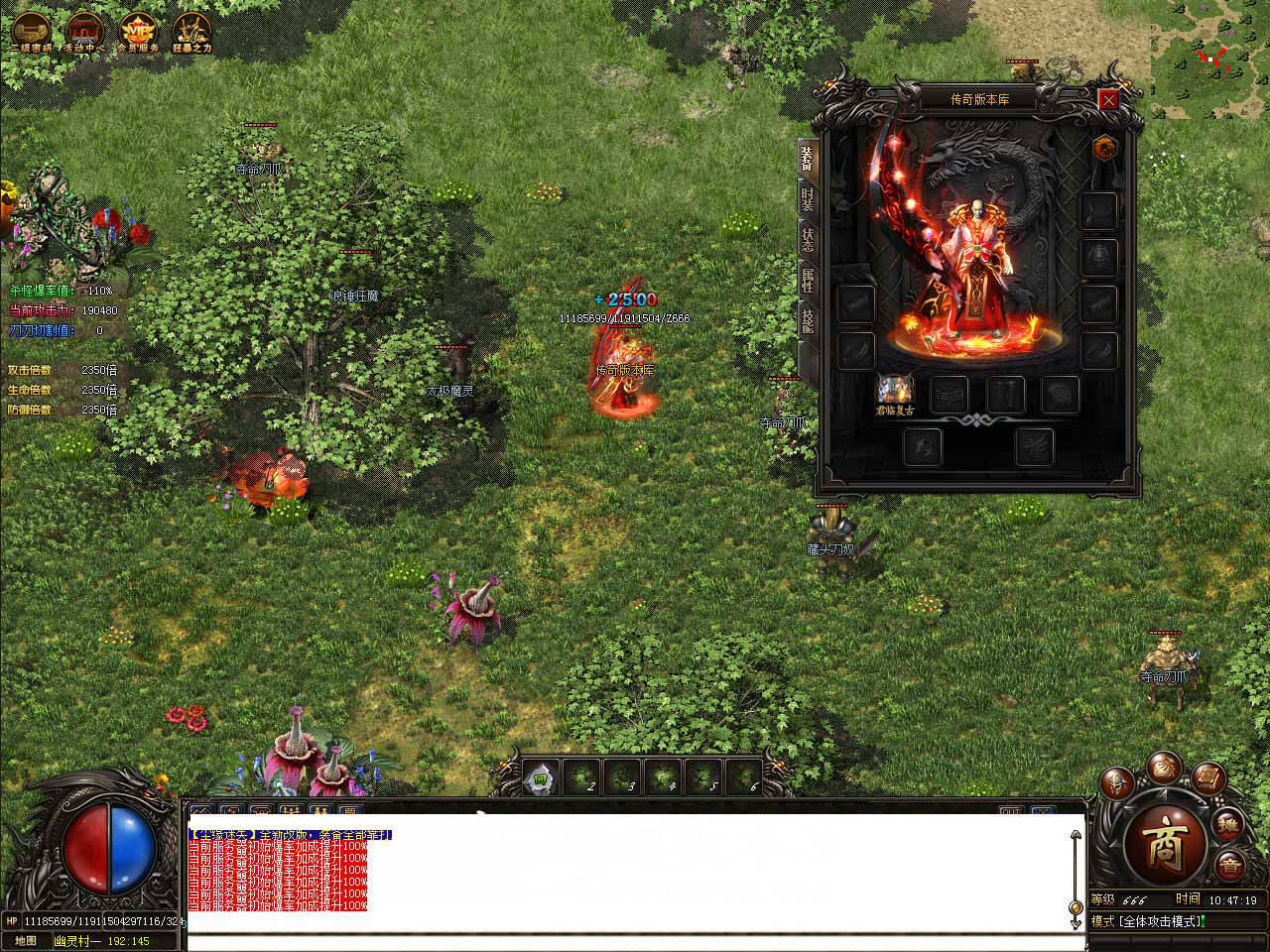Click the 地图 map label button
Image resolution: width=1270 pixels, height=952 pixels.
(27, 941)
